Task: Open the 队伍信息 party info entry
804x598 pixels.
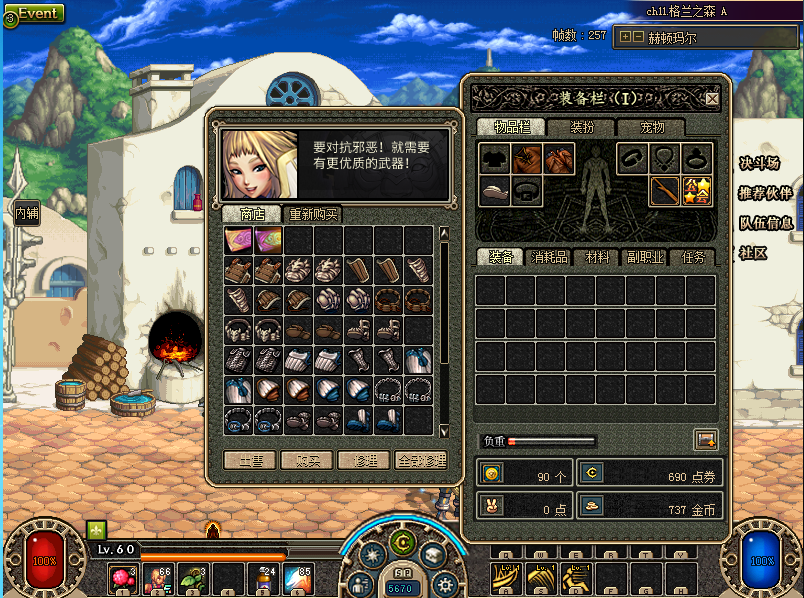Action: point(766,223)
